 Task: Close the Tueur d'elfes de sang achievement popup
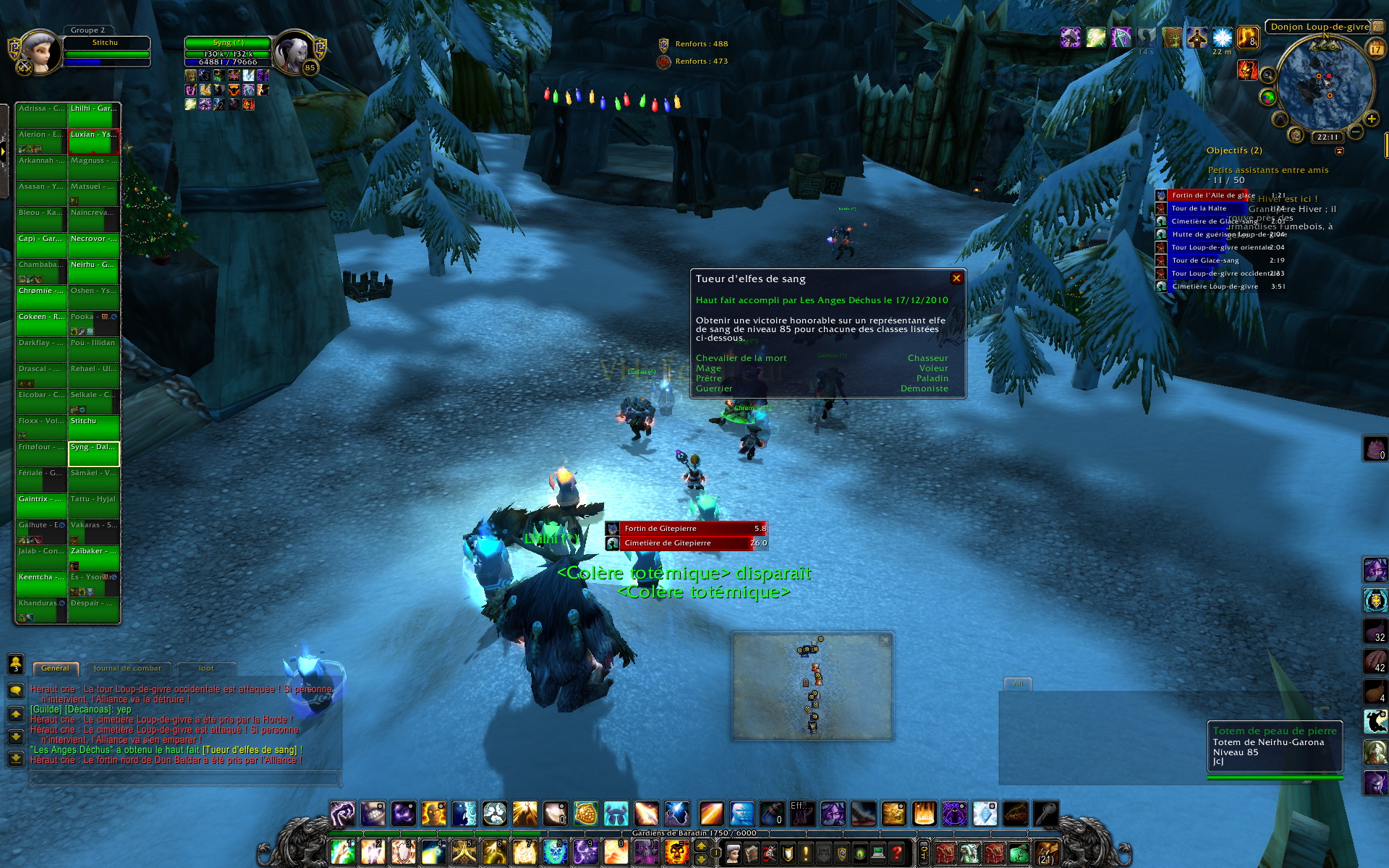click(x=956, y=278)
